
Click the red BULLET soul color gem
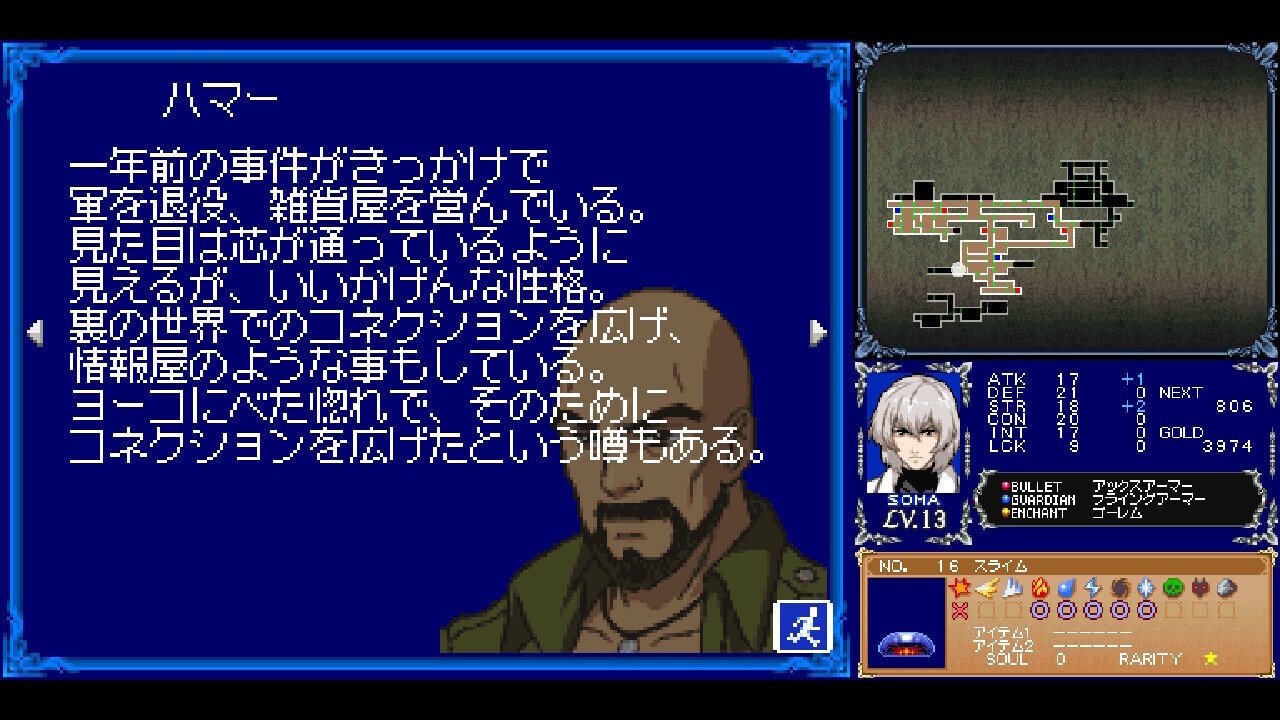pyautogui.click(x=1004, y=488)
